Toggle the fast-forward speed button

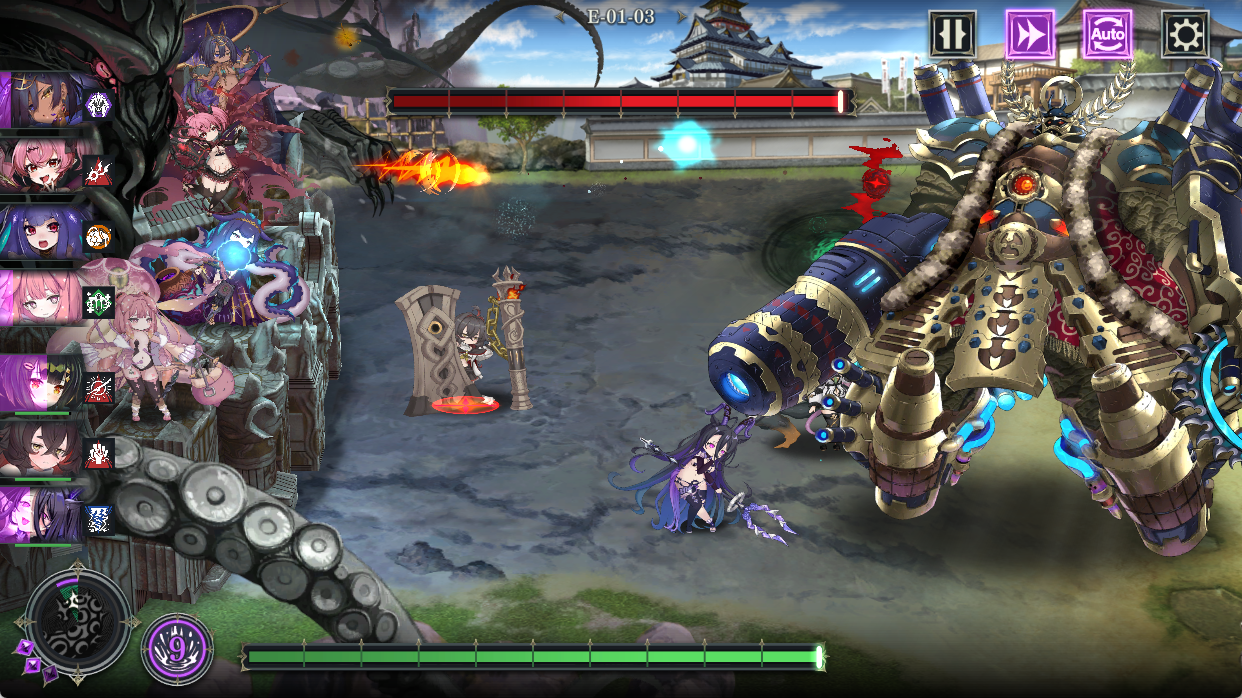tap(1030, 35)
